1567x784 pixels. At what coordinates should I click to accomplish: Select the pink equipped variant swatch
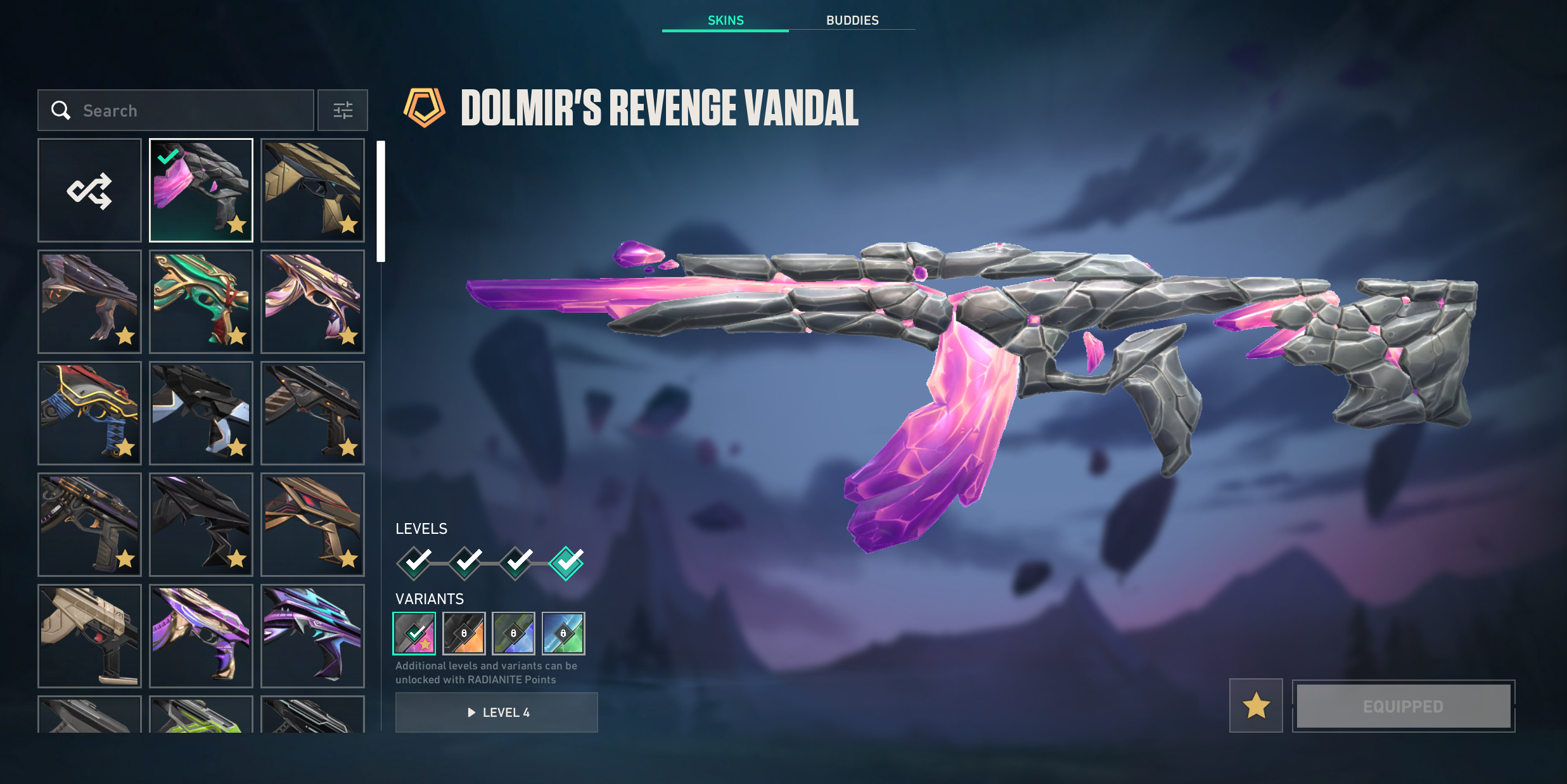click(x=414, y=633)
